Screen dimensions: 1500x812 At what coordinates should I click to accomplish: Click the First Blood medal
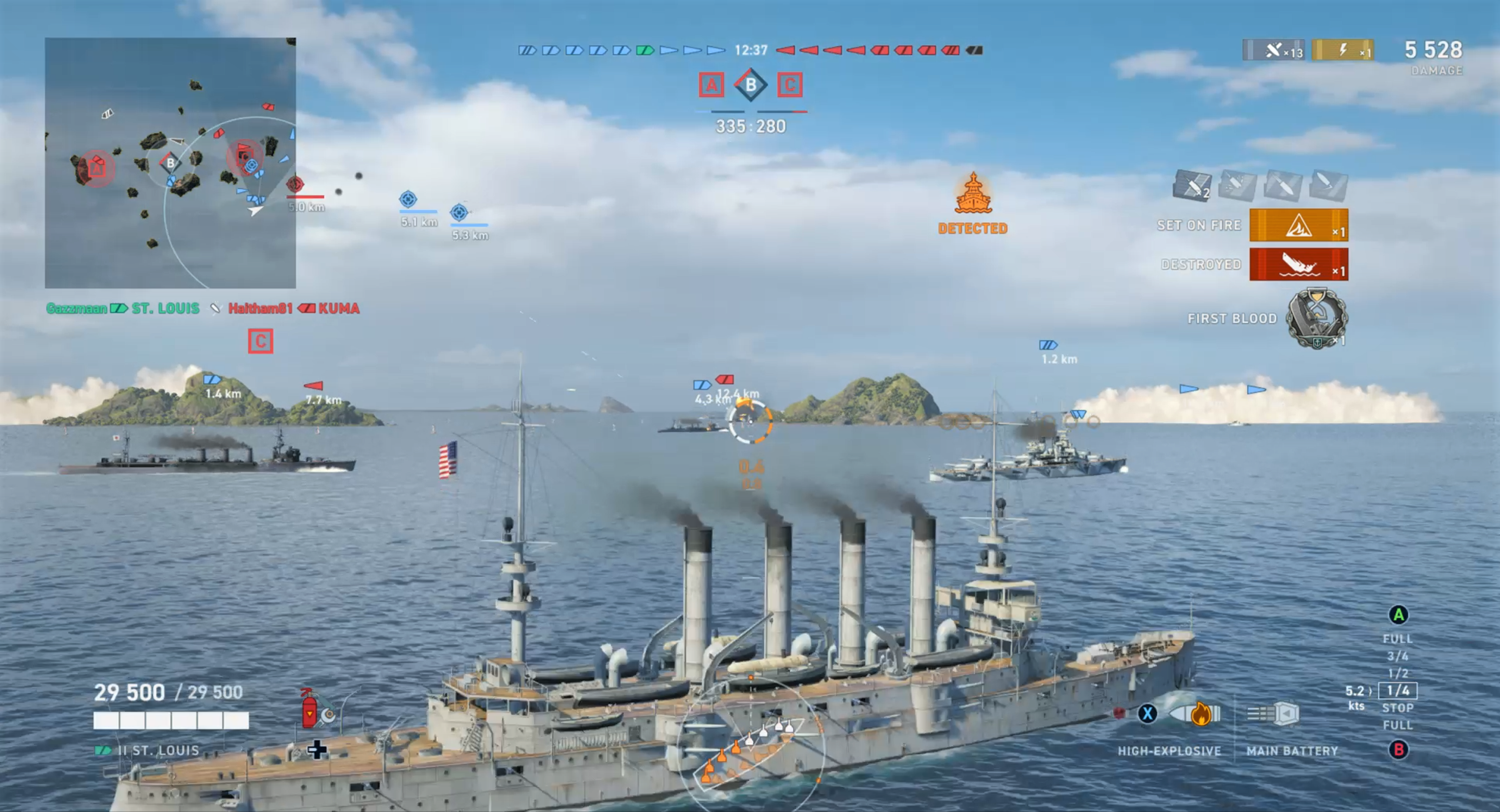pyautogui.click(x=1316, y=319)
